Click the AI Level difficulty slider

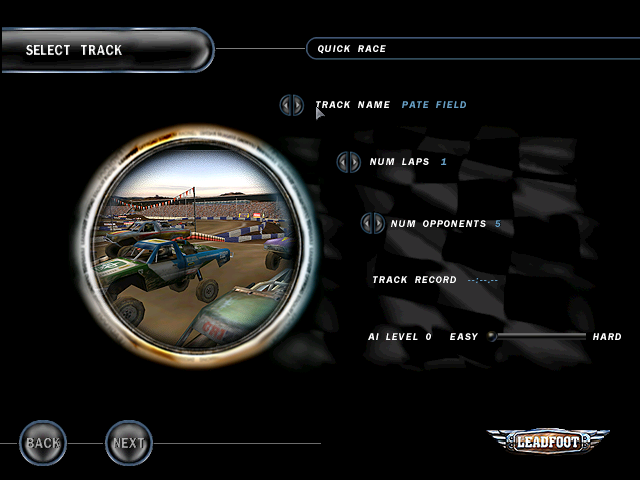coord(538,337)
